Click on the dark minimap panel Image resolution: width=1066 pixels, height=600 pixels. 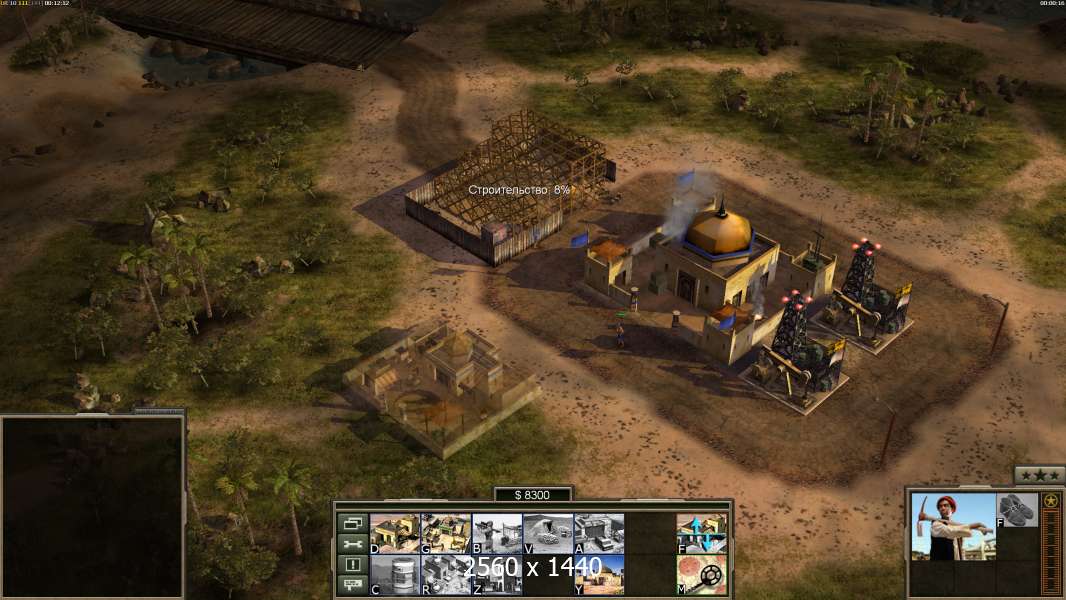point(92,507)
